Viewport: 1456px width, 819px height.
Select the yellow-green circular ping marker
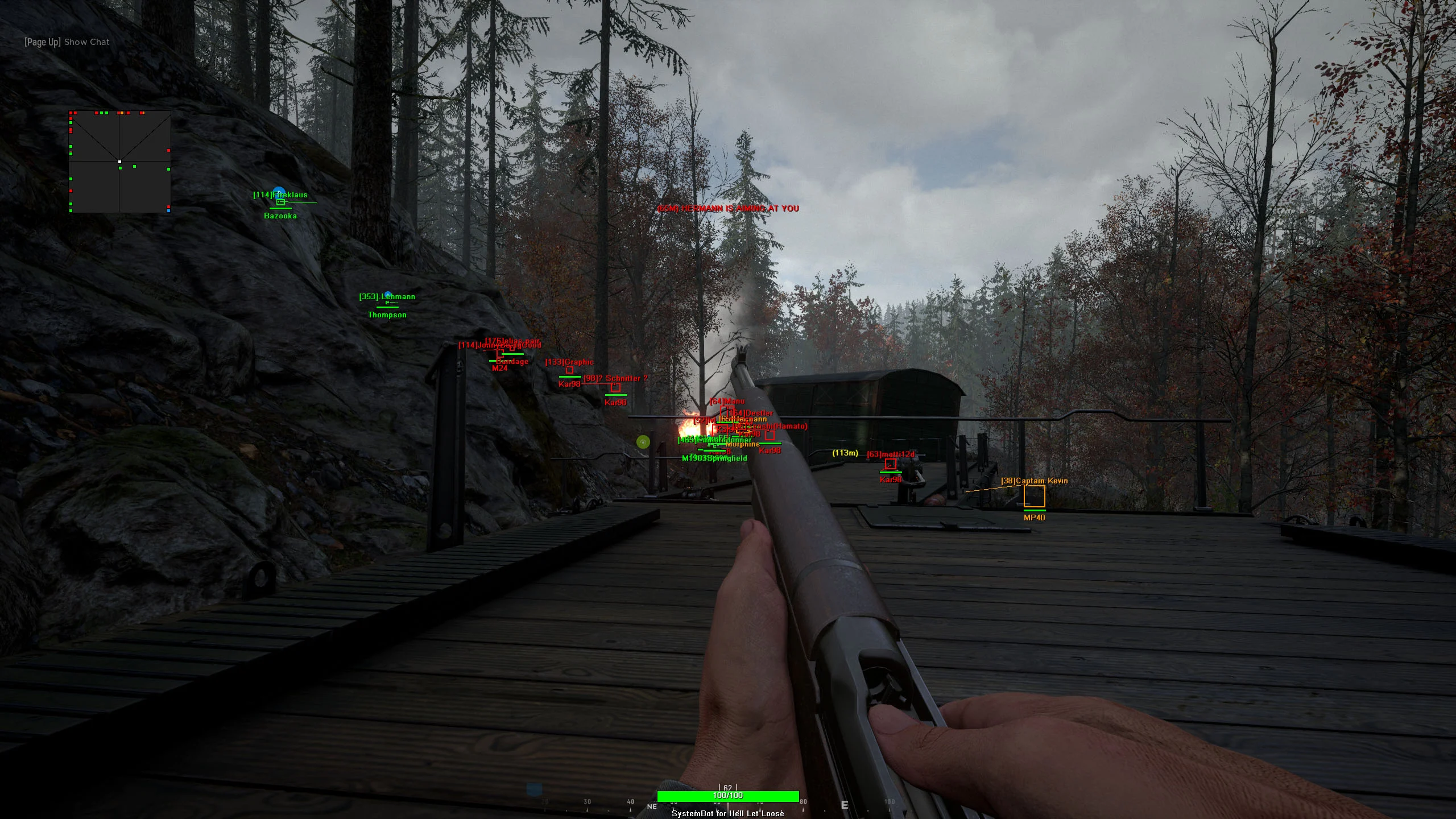click(643, 442)
